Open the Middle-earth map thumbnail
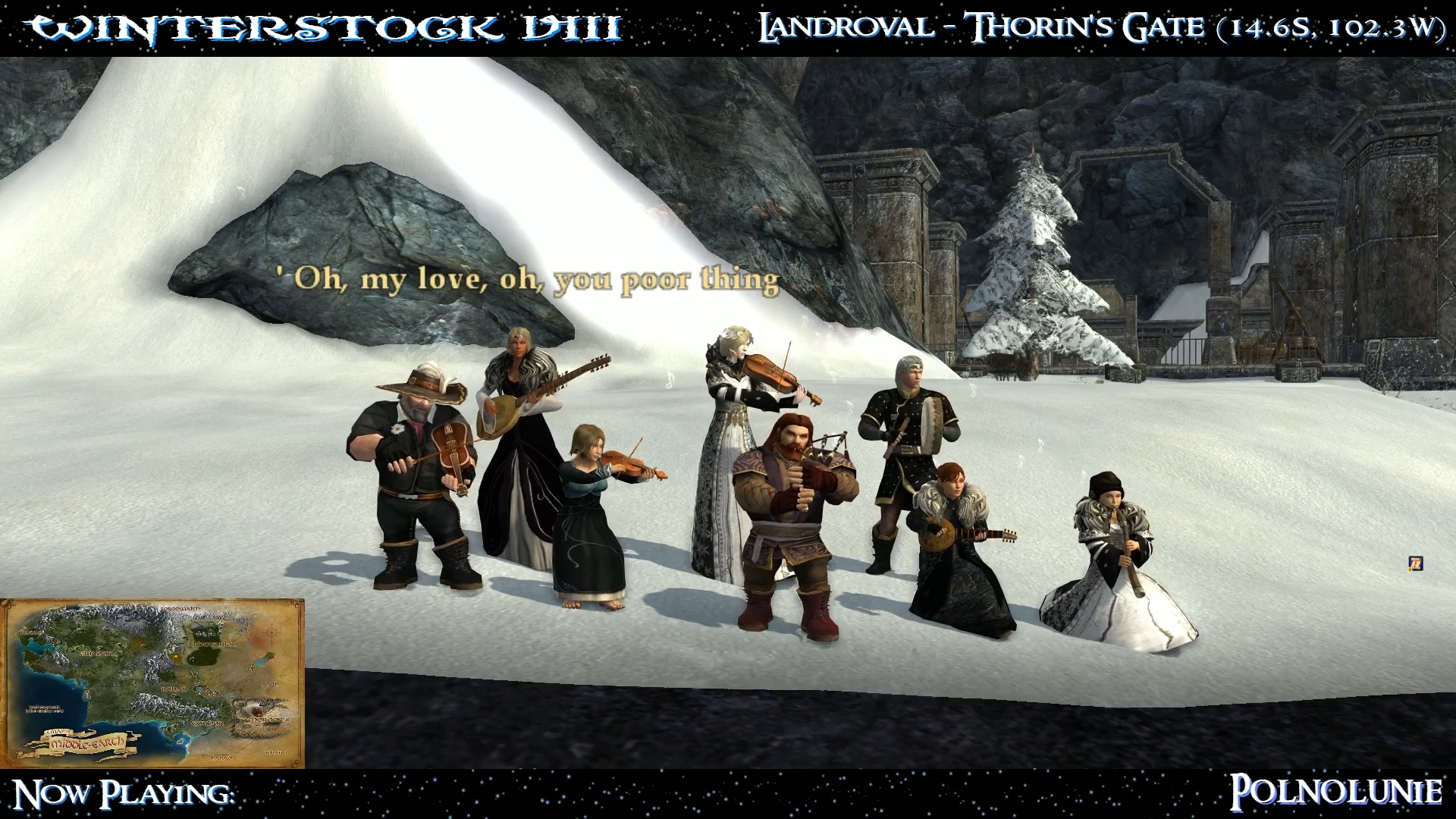The height and width of the screenshot is (819, 1456). point(152,682)
